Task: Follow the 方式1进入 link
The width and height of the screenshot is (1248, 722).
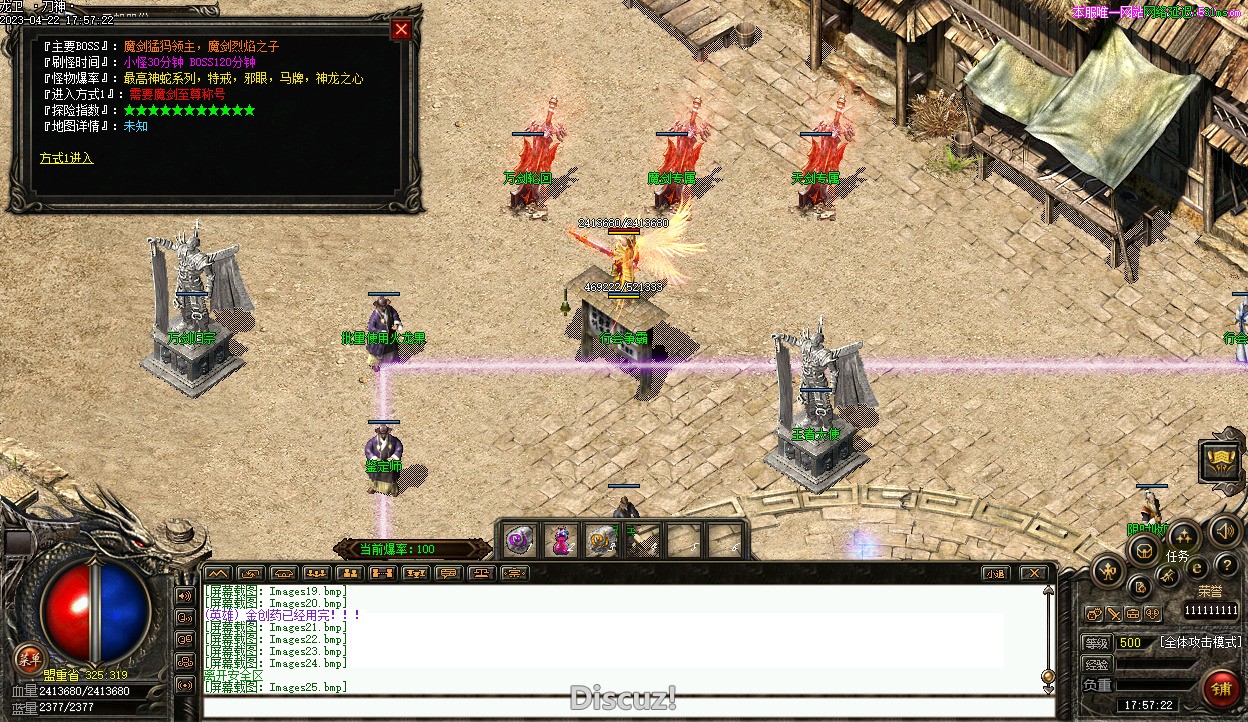Action: 66,158
